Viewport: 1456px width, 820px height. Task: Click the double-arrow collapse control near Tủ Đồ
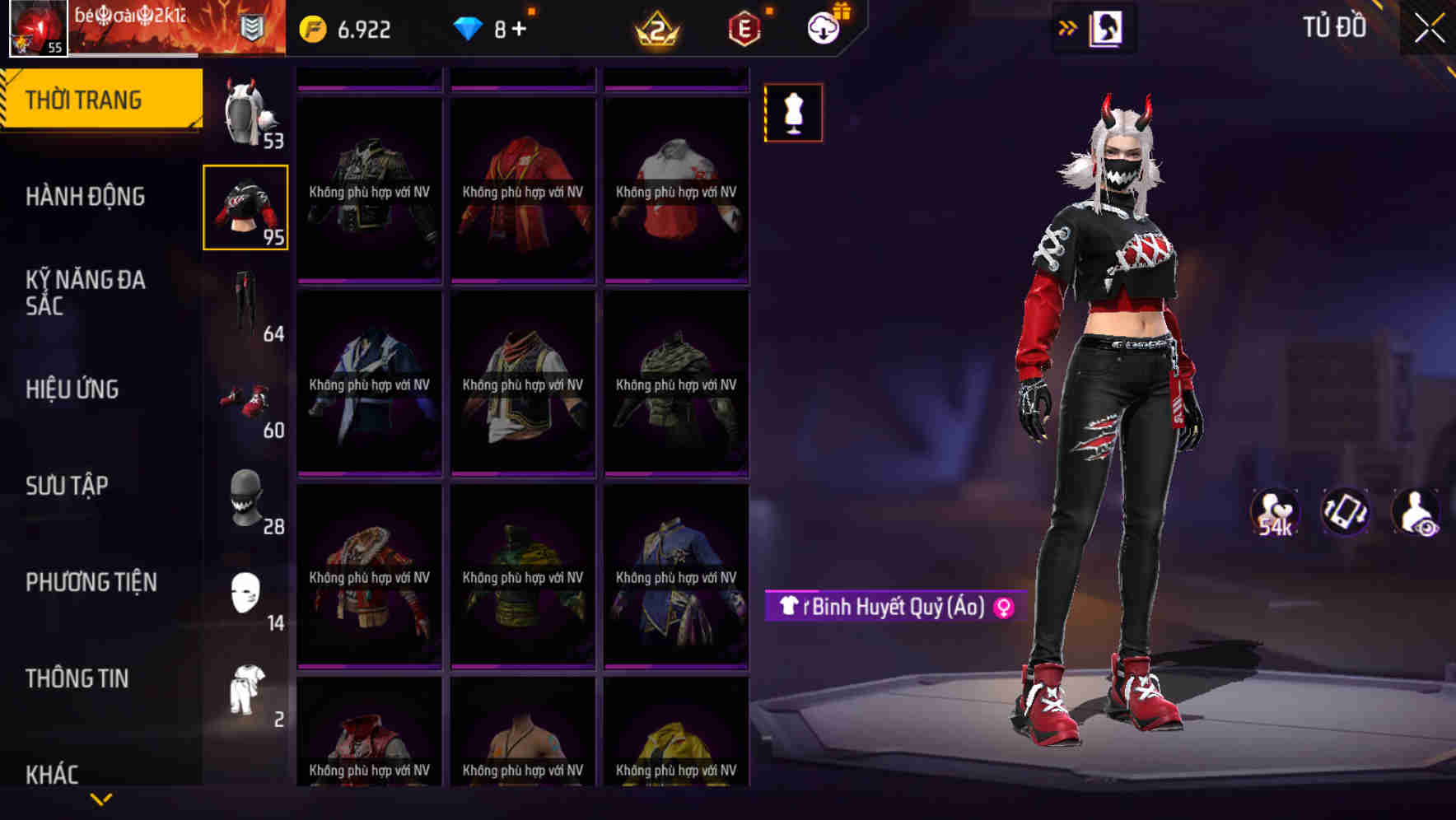tap(1067, 27)
